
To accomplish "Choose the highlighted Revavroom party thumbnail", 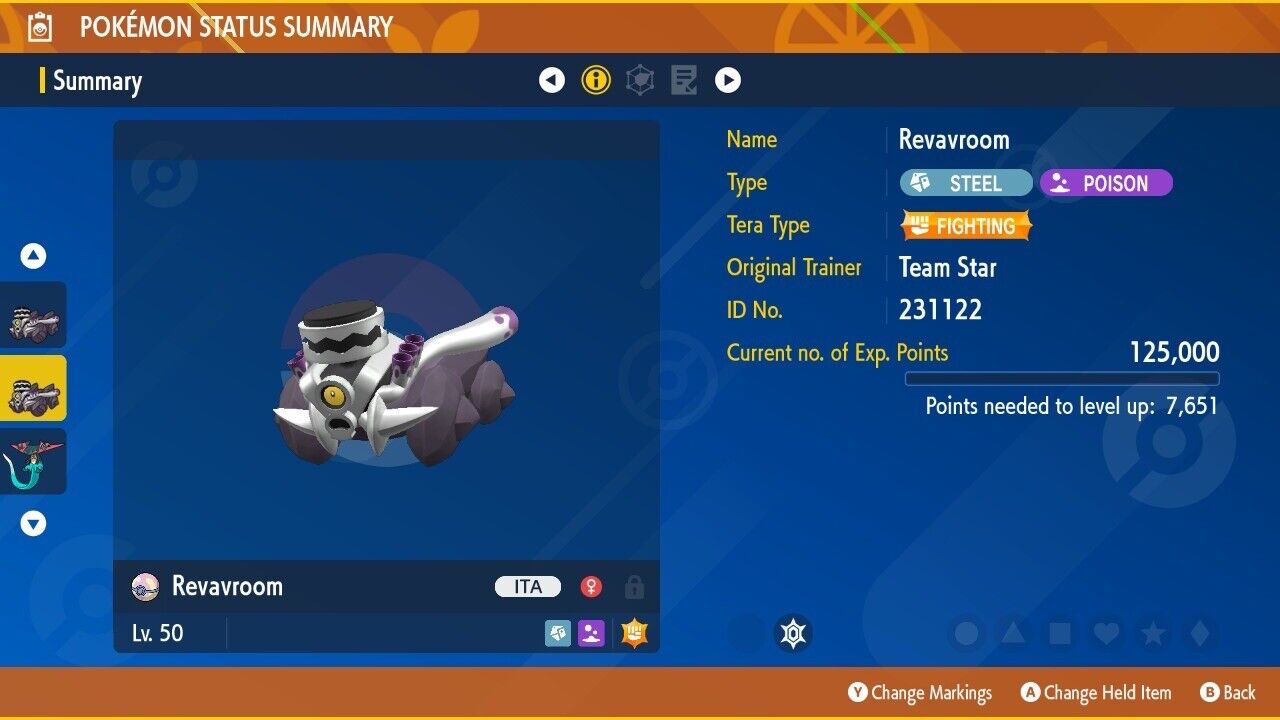I will pos(34,388).
